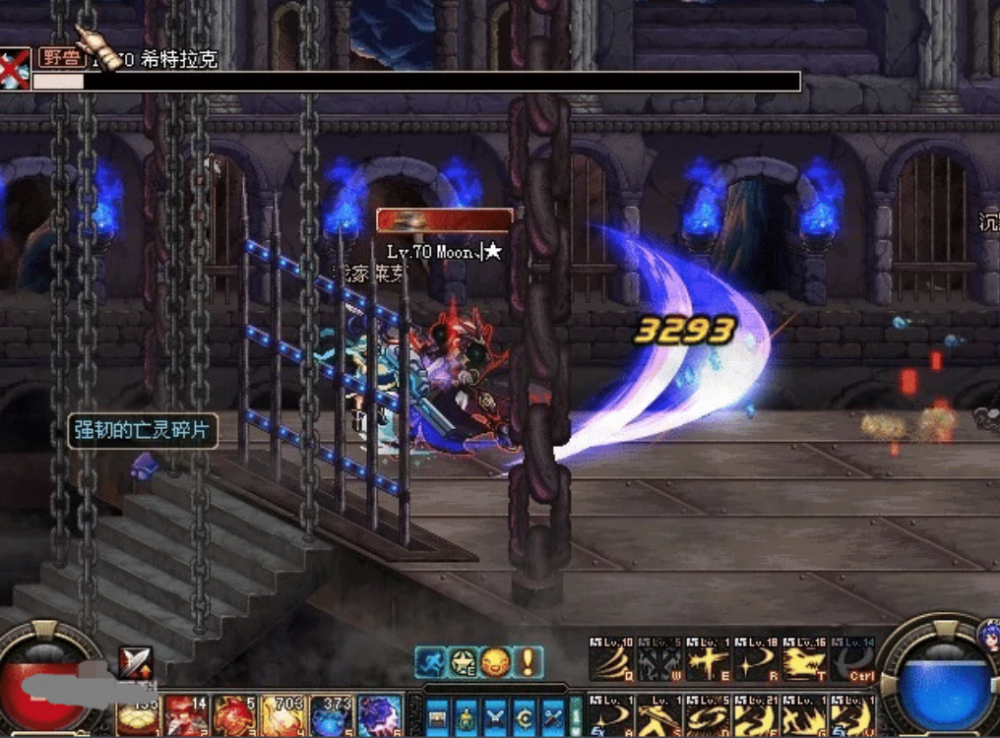The height and width of the screenshot is (738, 1000).
Task: Click the sword buff icon above the quick slots
Action: pos(136,662)
